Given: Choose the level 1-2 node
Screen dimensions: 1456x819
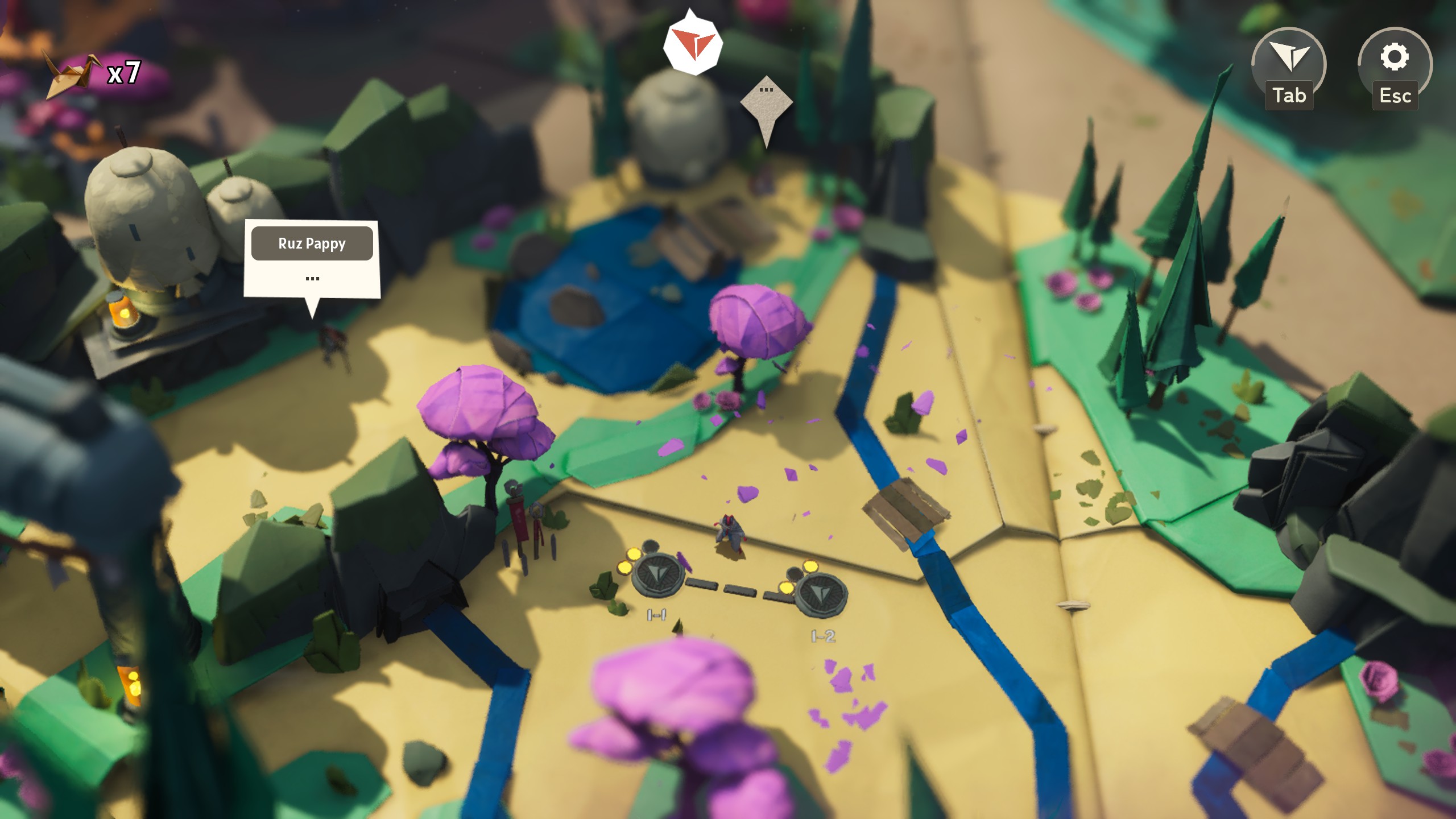Looking at the screenshot, I should coord(820,594).
